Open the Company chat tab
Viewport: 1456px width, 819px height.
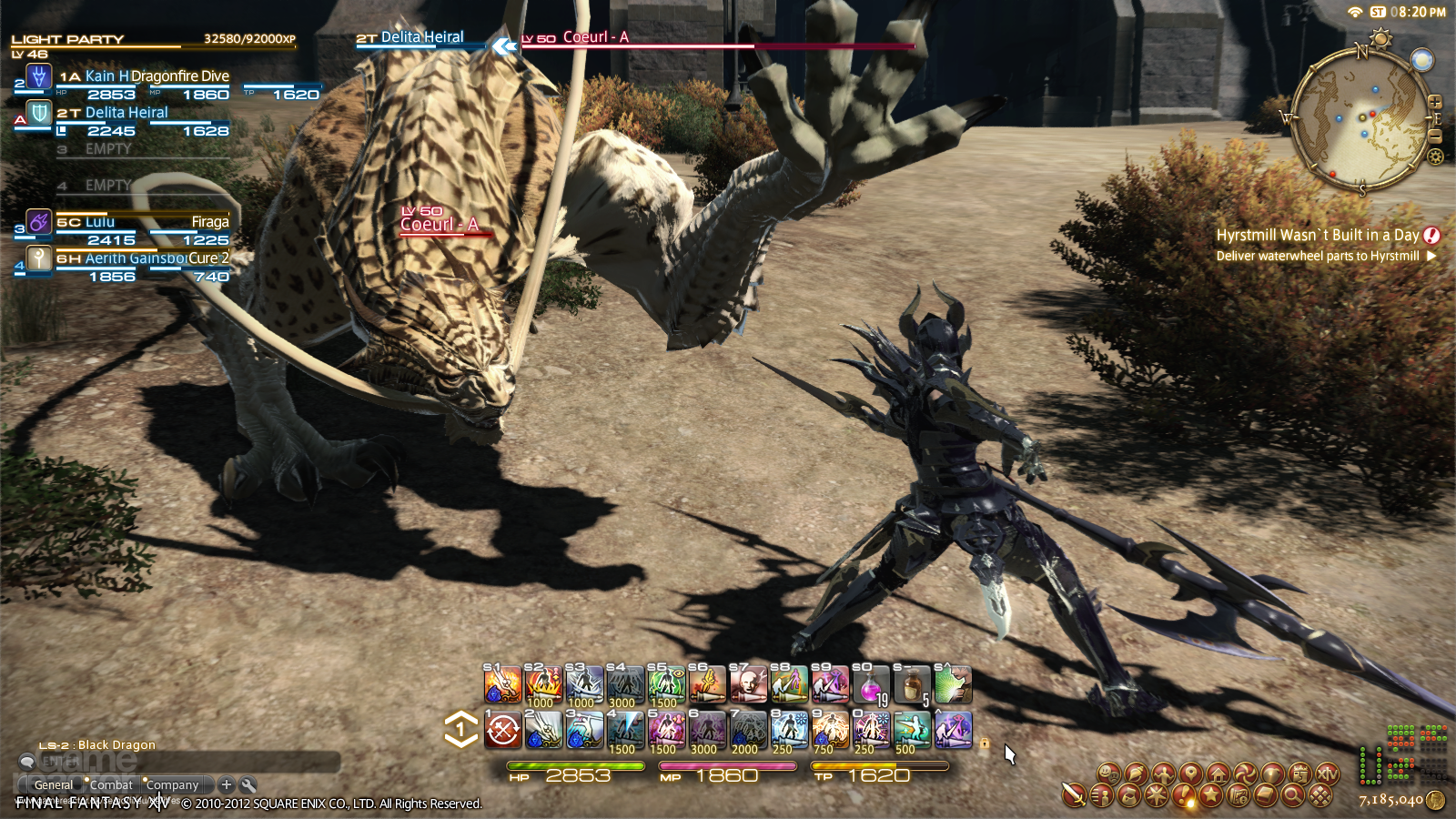click(x=172, y=784)
